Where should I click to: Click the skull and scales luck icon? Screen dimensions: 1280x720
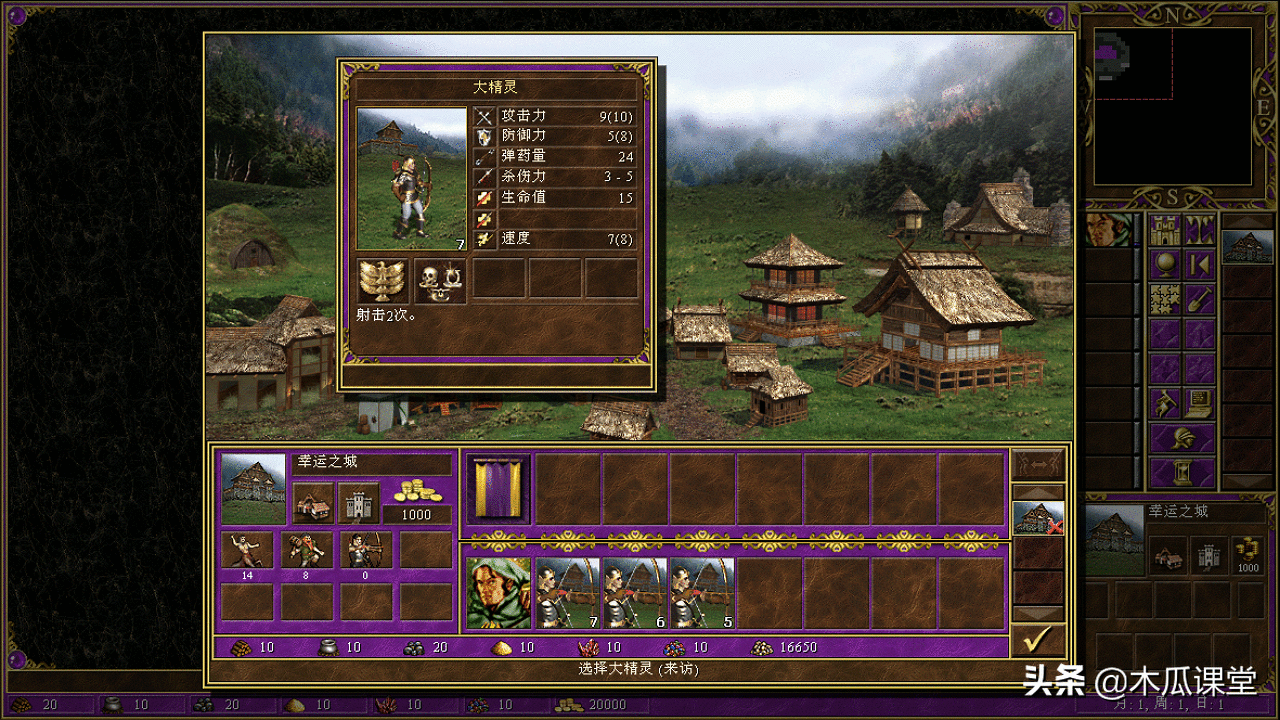point(440,281)
